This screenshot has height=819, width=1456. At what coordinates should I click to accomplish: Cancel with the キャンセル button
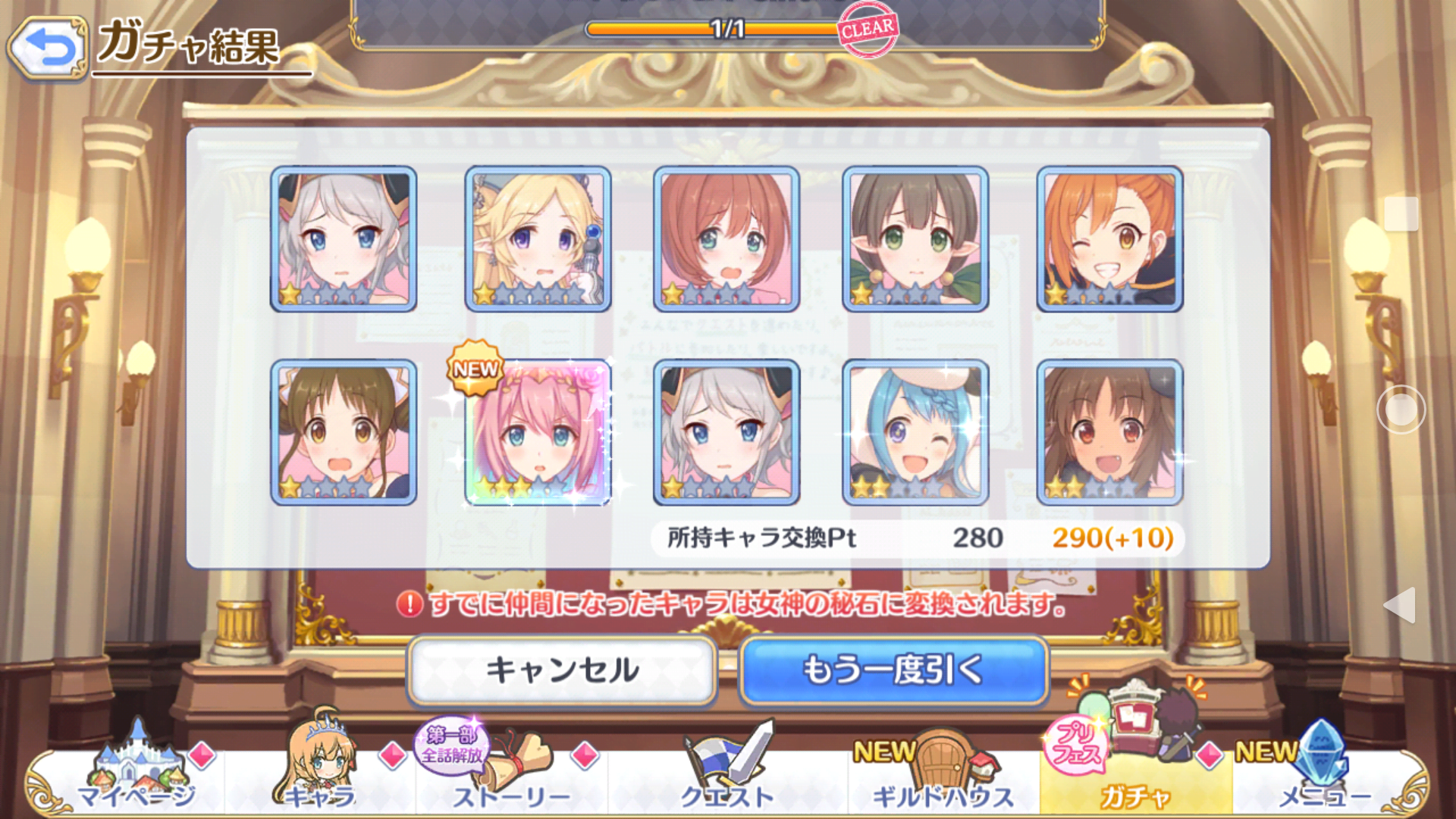pyautogui.click(x=562, y=670)
